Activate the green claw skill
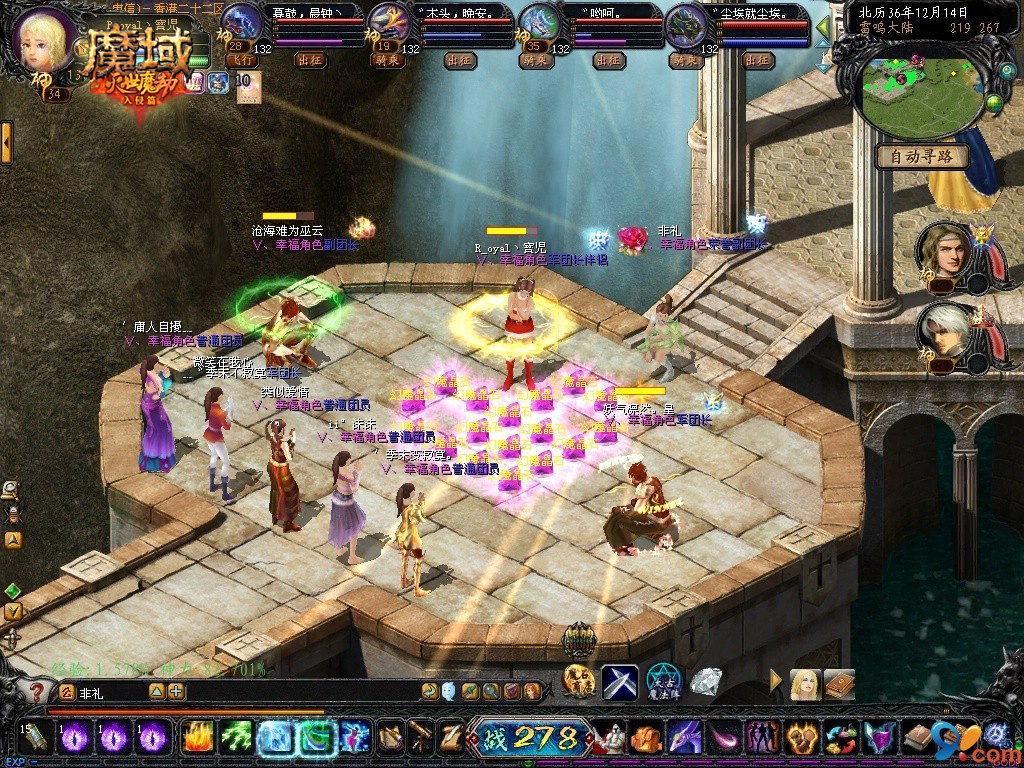Viewport: 1024px width, 768px height. click(x=236, y=738)
